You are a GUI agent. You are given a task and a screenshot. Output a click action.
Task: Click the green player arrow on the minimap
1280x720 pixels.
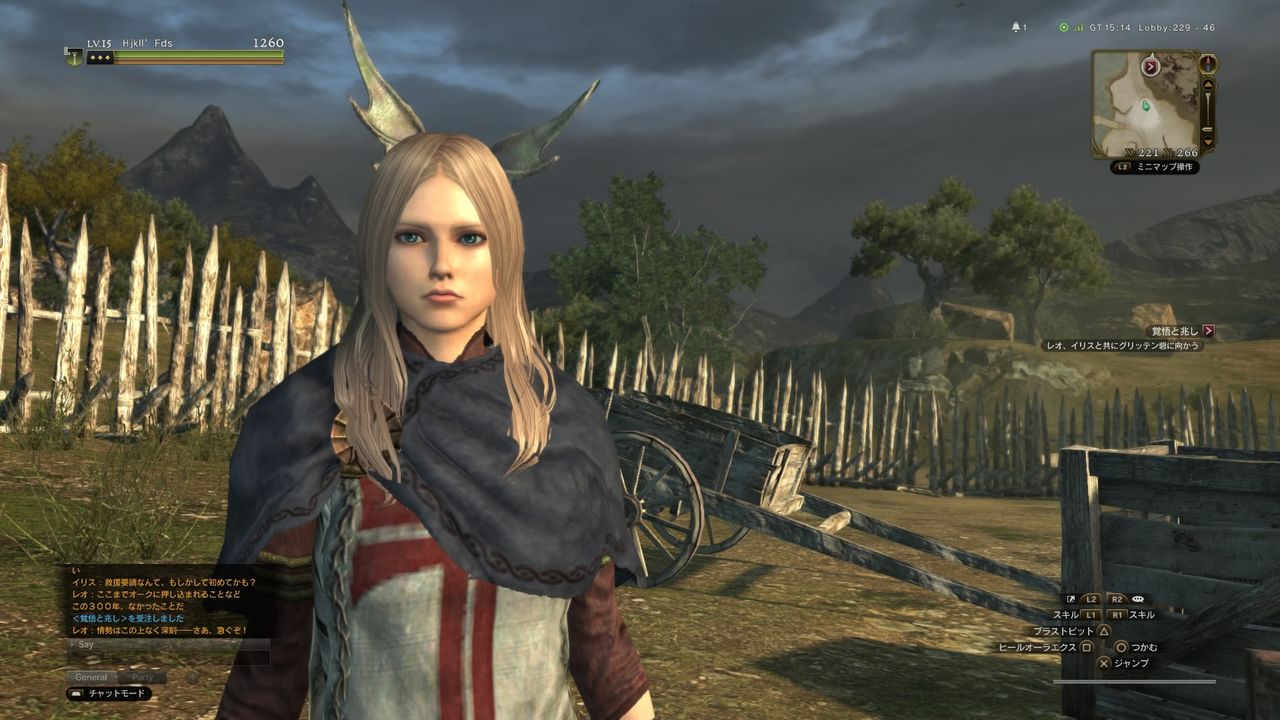point(1146,106)
